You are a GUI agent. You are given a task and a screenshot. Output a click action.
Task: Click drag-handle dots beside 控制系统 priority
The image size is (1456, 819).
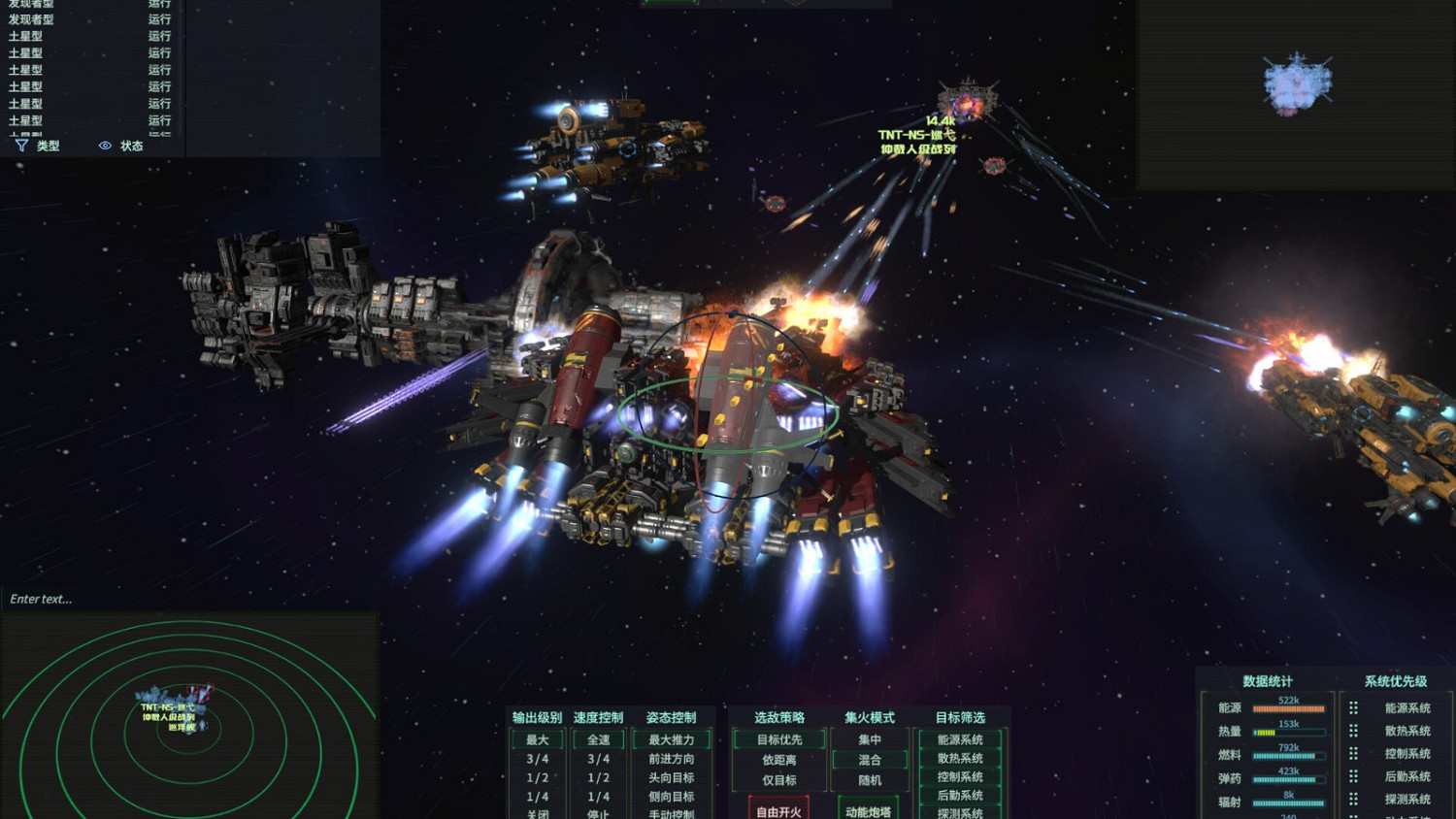pos(1354,753)
